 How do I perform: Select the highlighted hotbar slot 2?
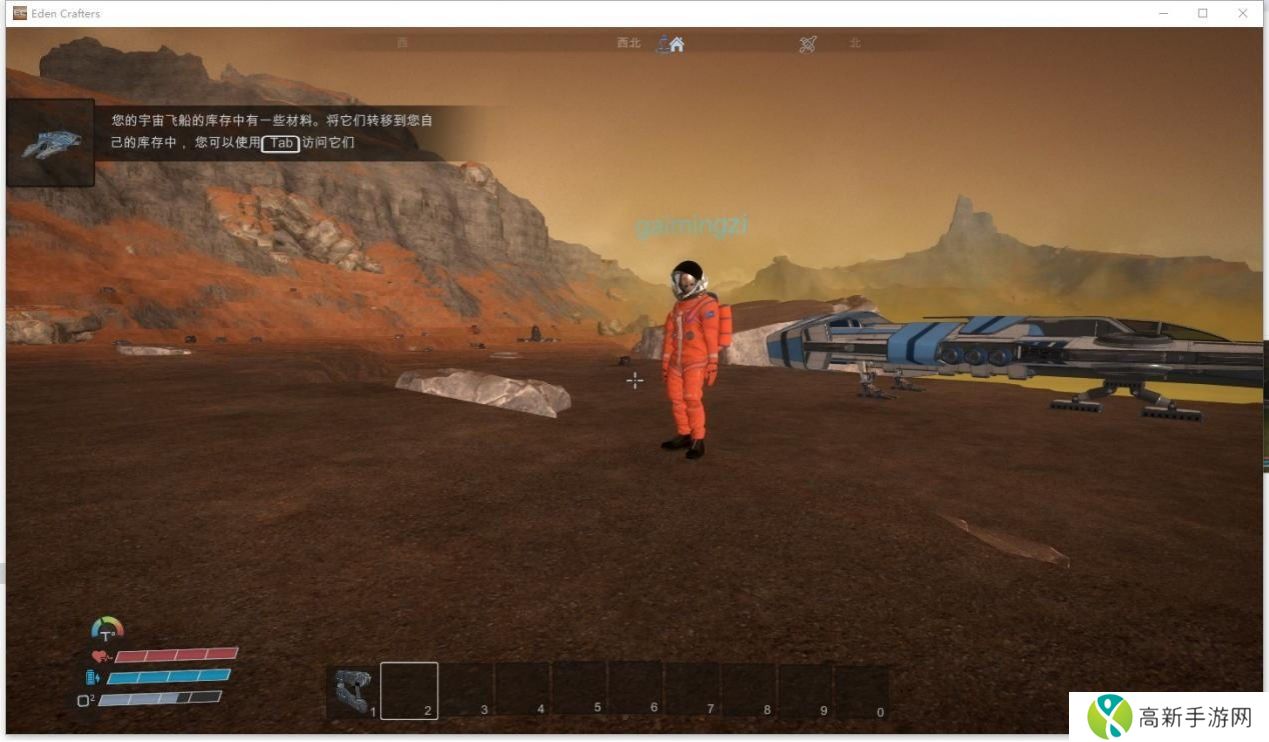click(409, 691)
